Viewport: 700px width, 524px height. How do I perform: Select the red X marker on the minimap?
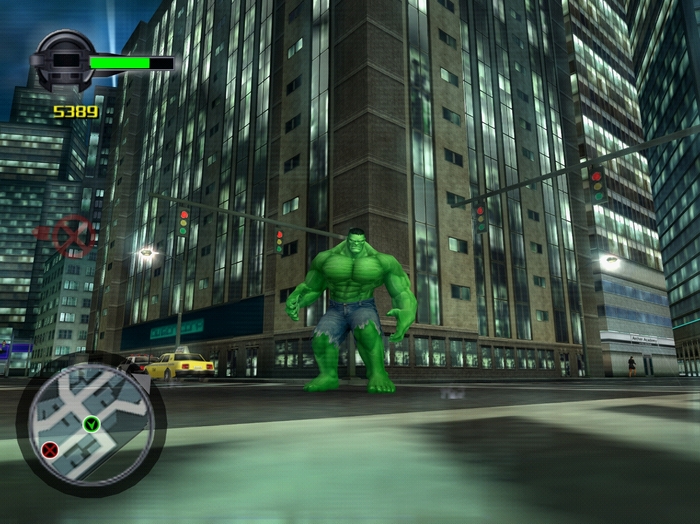click(x=49, y=450)
